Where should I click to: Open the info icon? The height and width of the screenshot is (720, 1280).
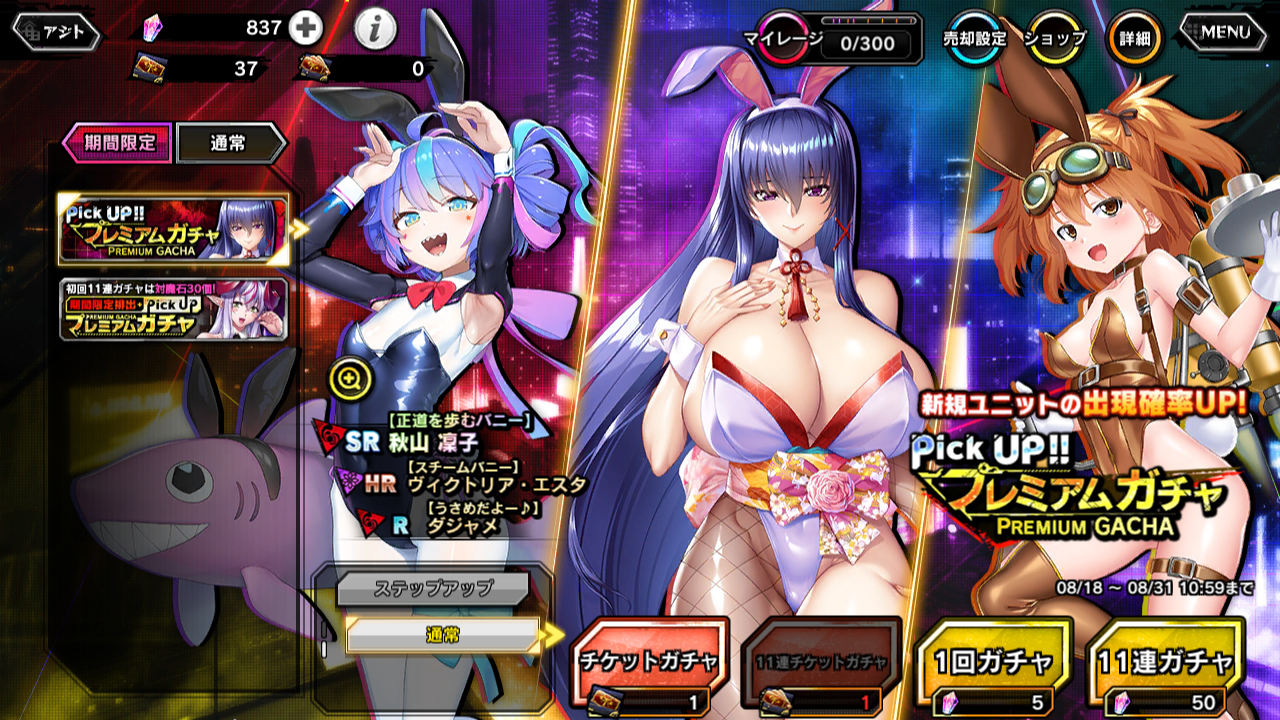pyautogui.click(x=375, y=31)
